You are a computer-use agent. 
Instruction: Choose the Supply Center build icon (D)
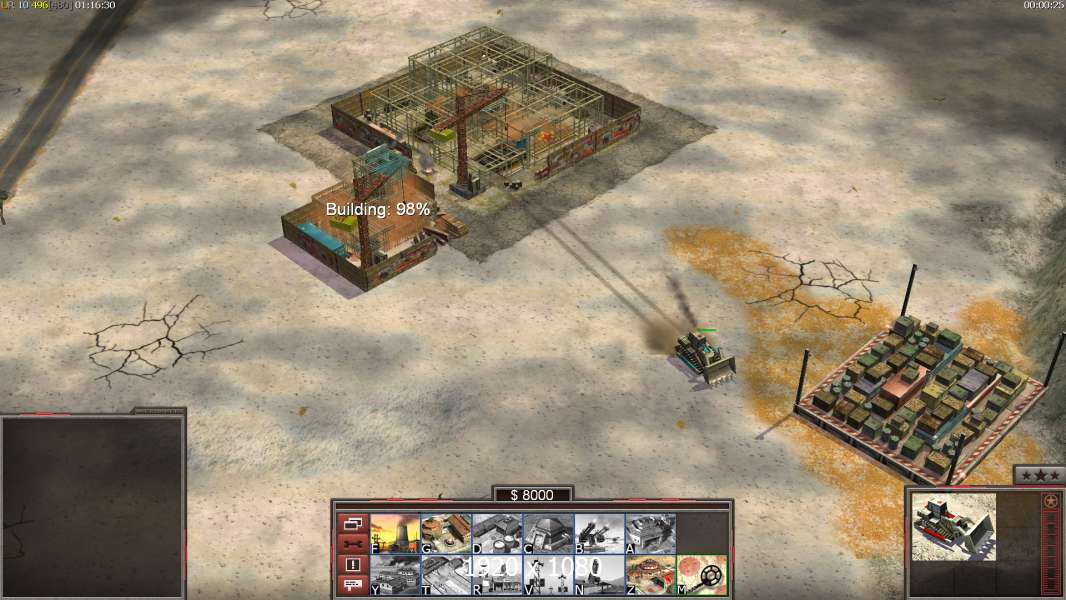[x=497, y=533]
